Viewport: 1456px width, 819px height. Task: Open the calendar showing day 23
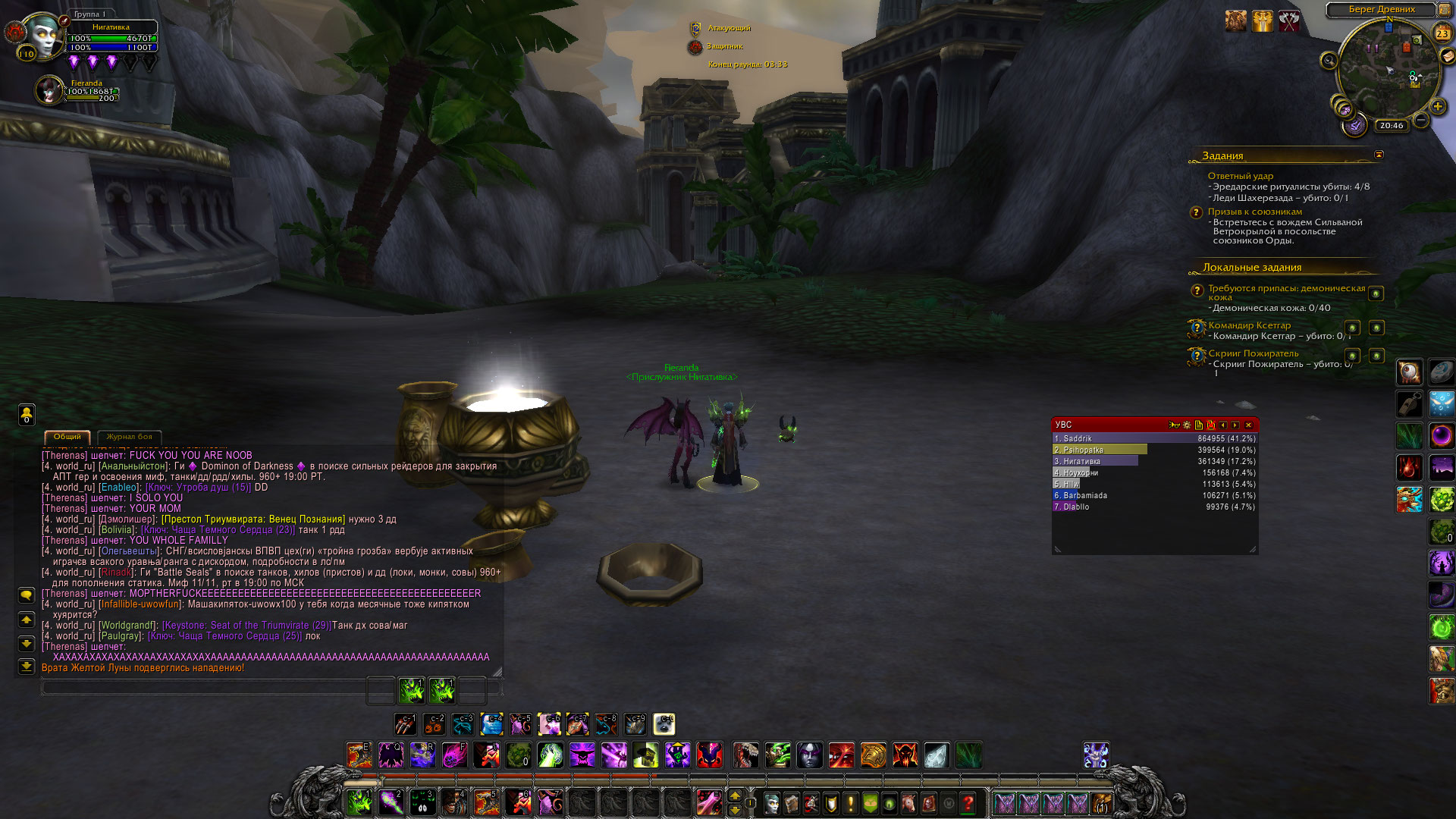coord(1442,33)
